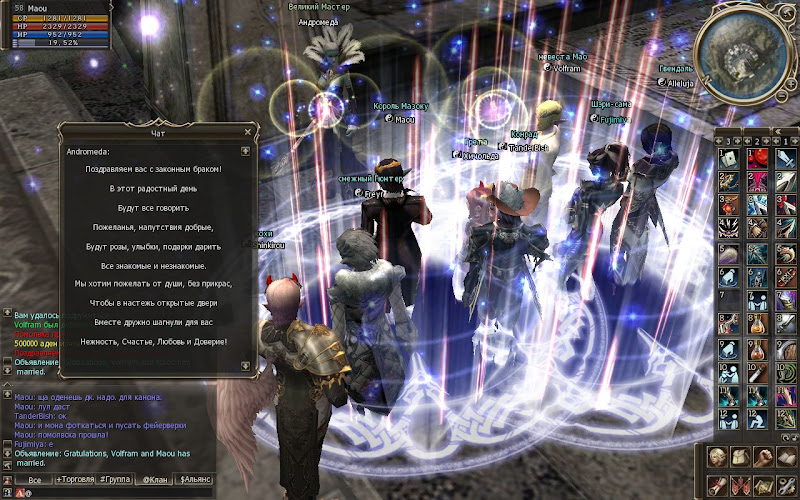Screen dimensions: 800x500
Task: Use the dice hotbar slot
Action: pos(729,157)
